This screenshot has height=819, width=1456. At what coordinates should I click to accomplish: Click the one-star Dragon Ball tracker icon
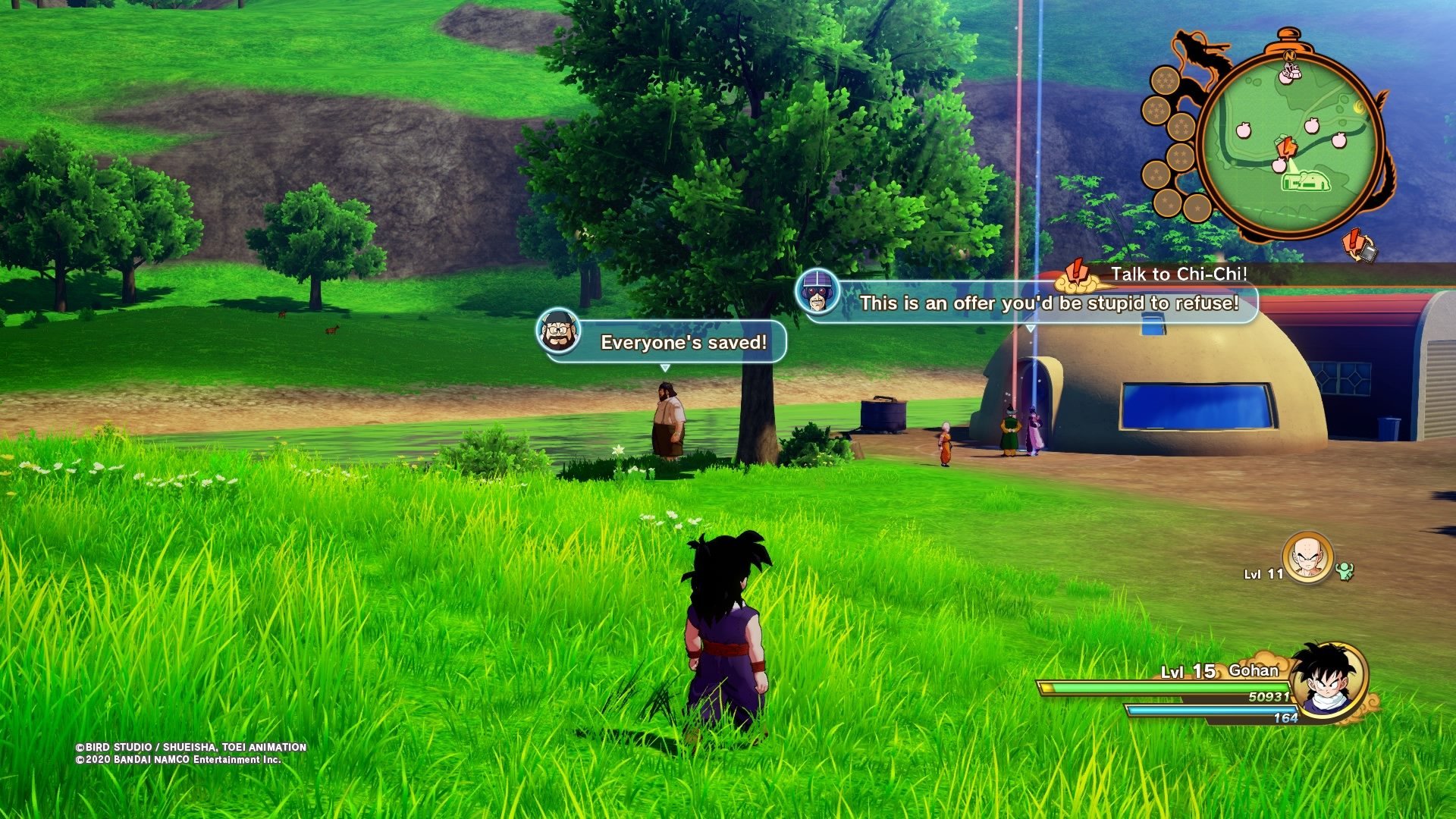(1197, 207)
